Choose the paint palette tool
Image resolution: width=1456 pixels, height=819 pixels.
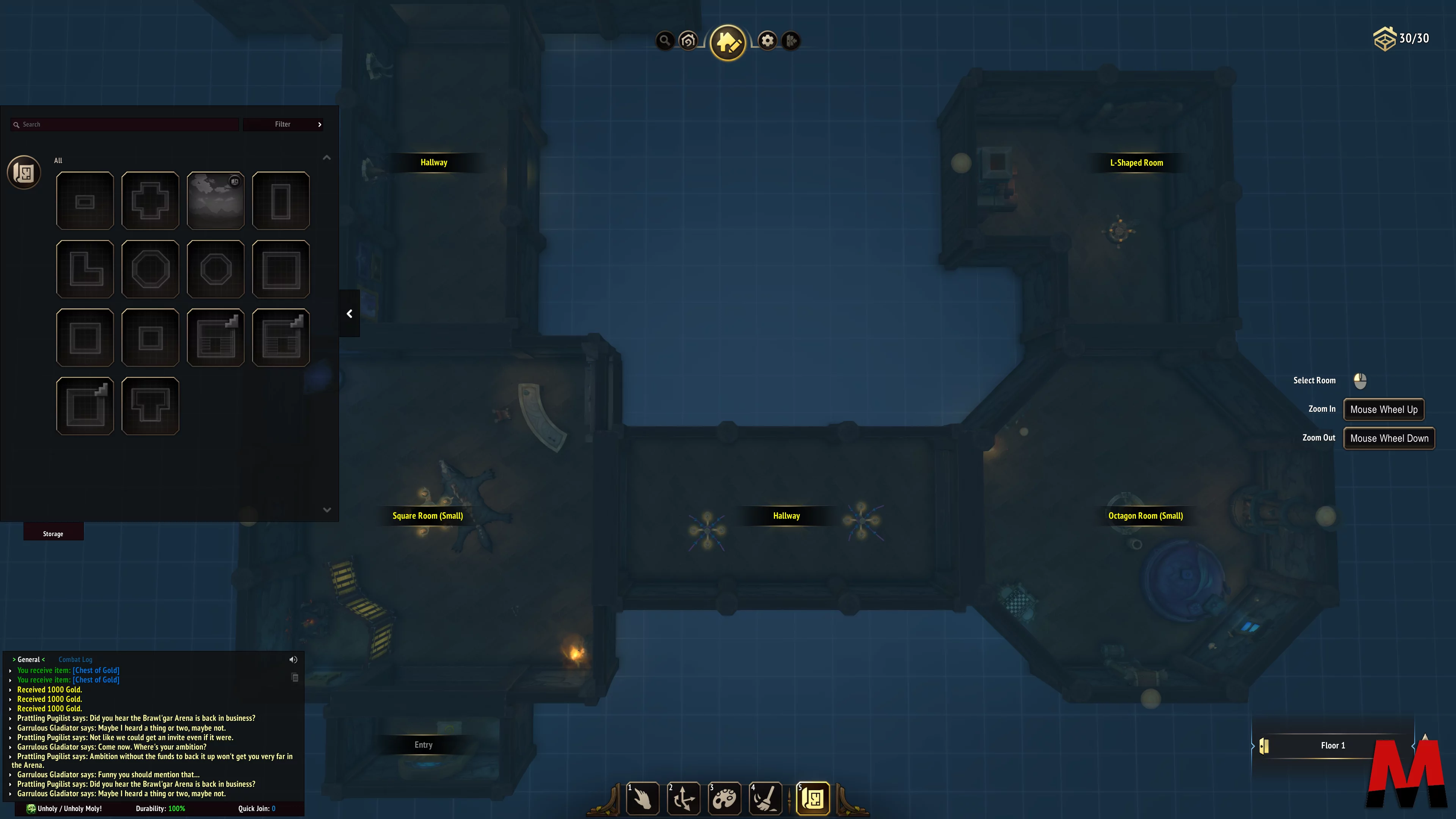point(725,799)
